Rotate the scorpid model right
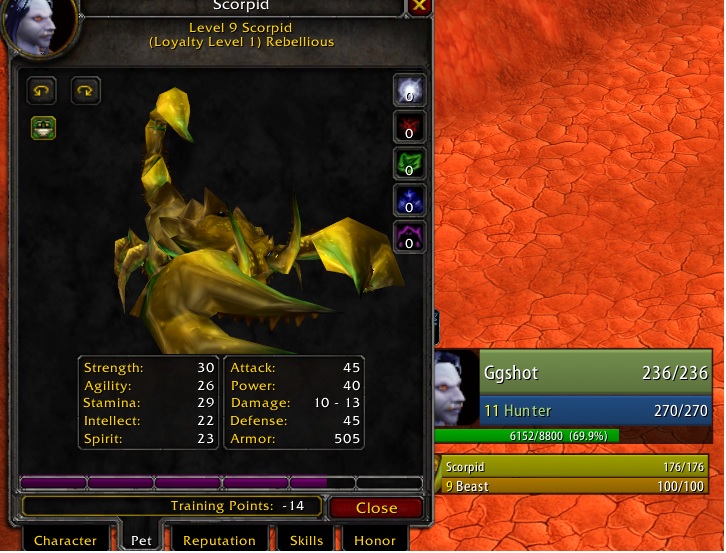Screen dimensions: 726x553 tap(86, 91)
